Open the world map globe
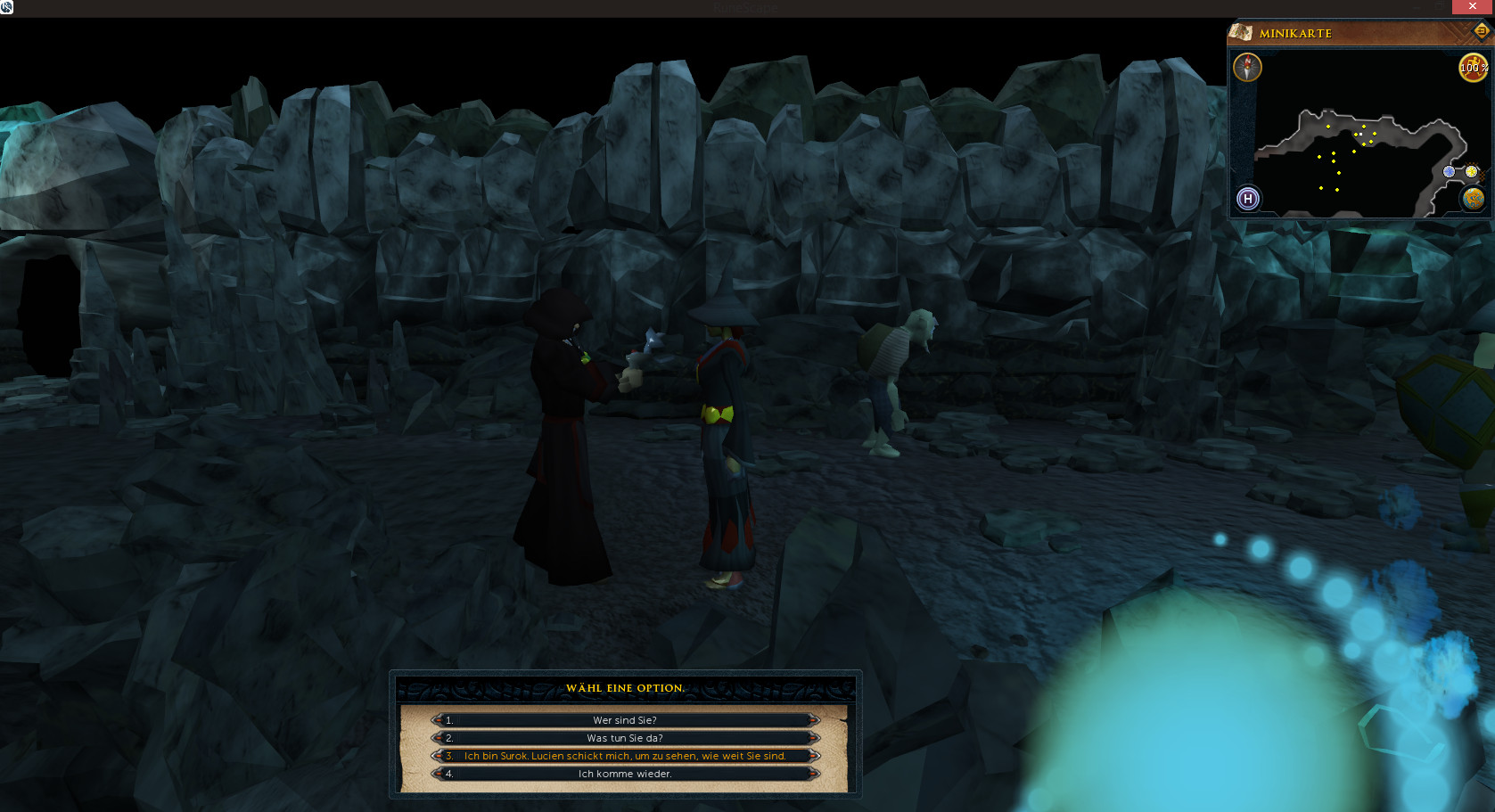1495x812 pixels. pyautogui.click(x=1473, y=199)
